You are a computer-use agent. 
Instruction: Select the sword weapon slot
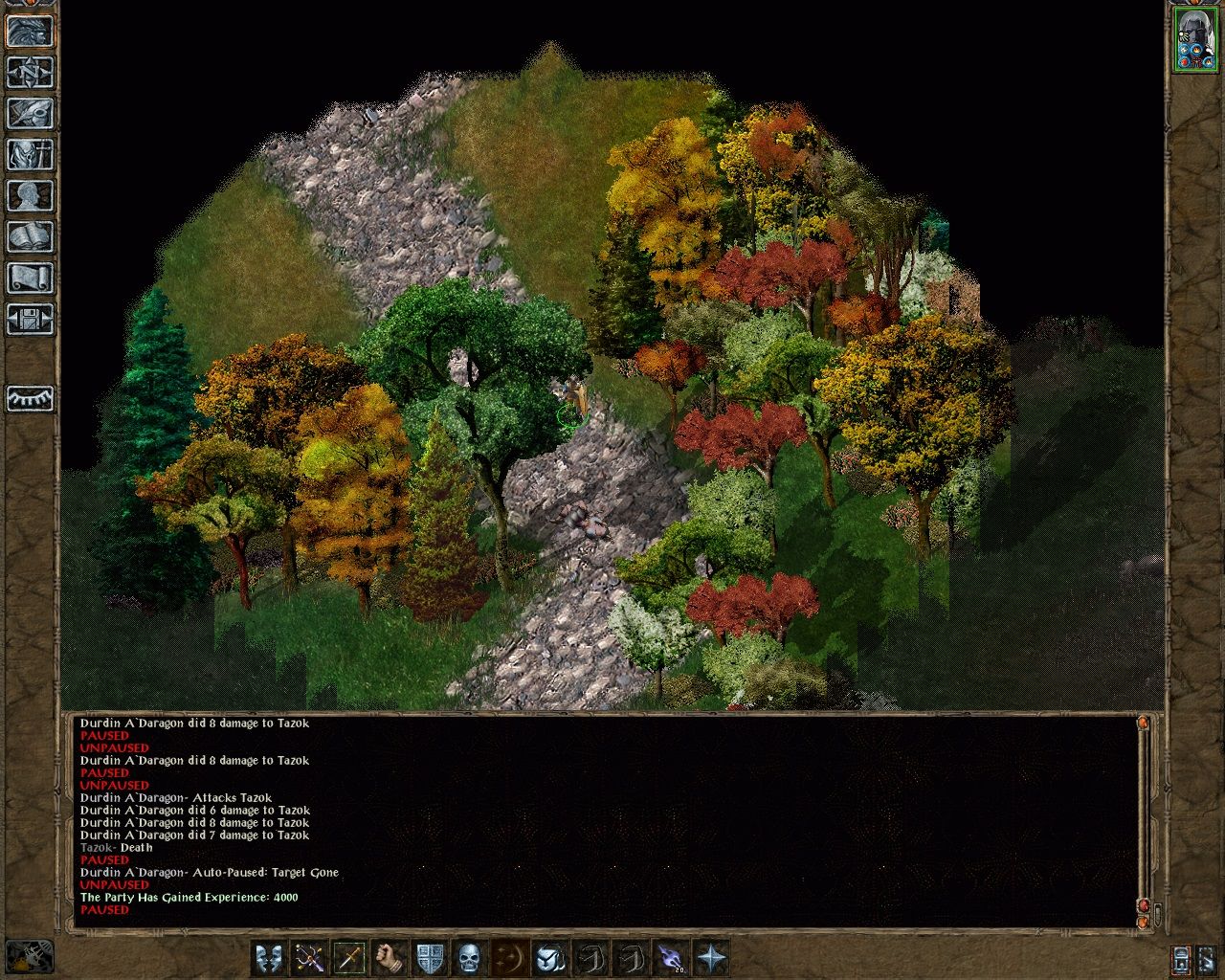coord(349,957)
